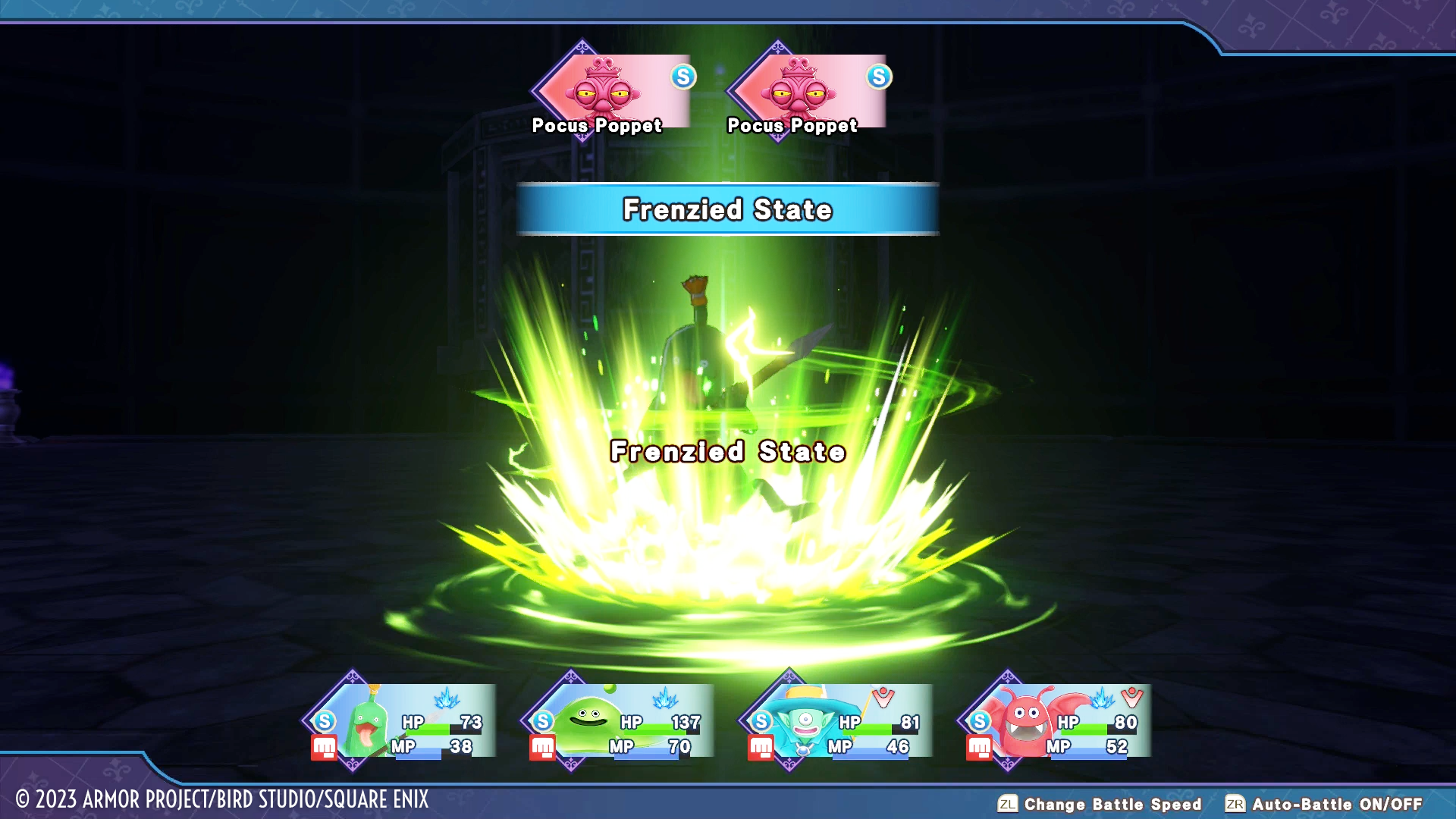Click the Square Enix copyright text
Image resolution: width=1456 pixels, height=819 pixels.
click(x=216, y=802)
